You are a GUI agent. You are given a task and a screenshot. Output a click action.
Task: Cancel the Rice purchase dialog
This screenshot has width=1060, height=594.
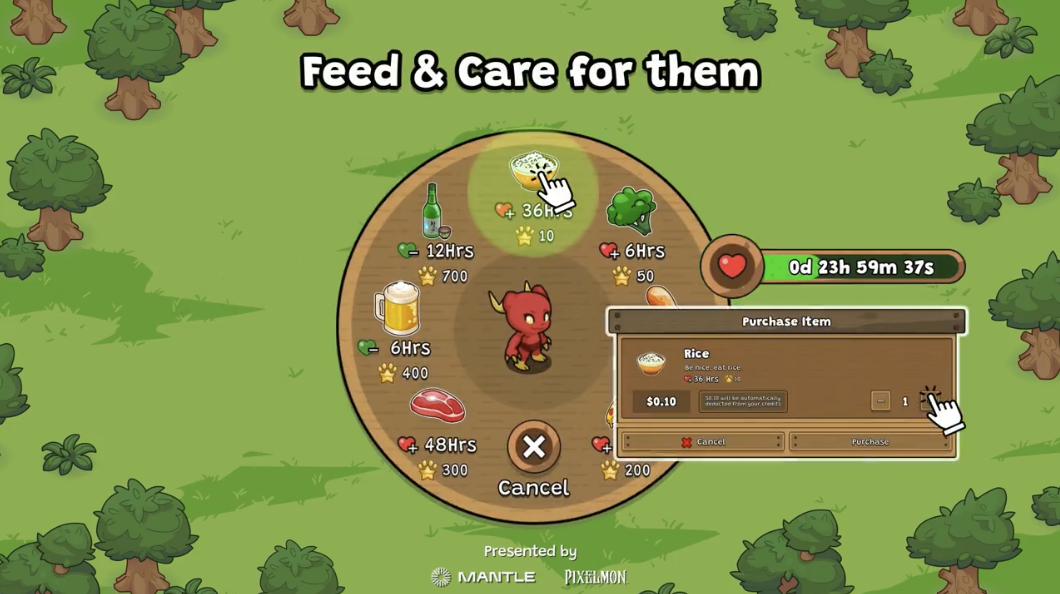click(x=702, y=442)
